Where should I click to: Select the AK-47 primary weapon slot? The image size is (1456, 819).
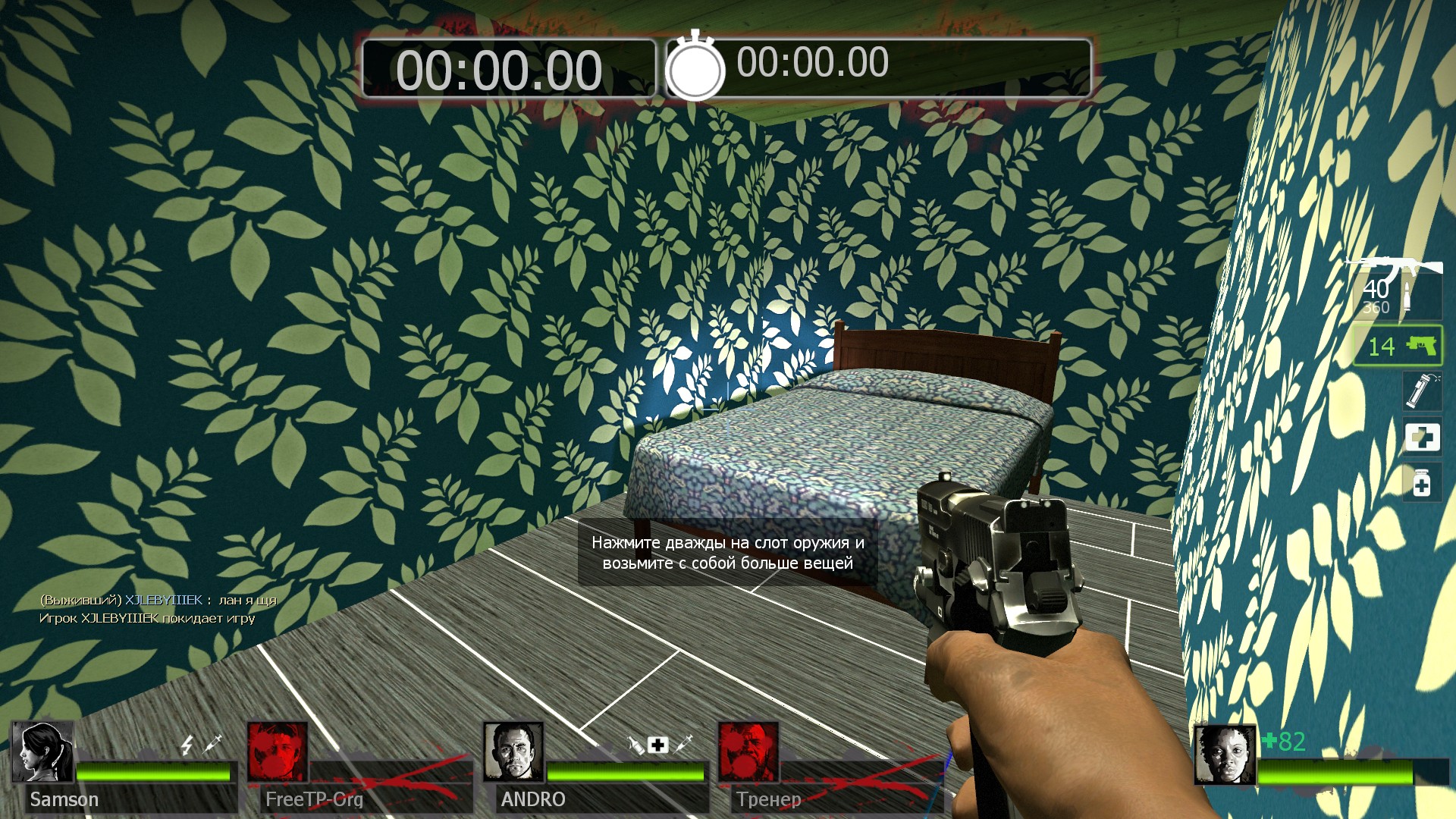click(x=1397, y=289)
